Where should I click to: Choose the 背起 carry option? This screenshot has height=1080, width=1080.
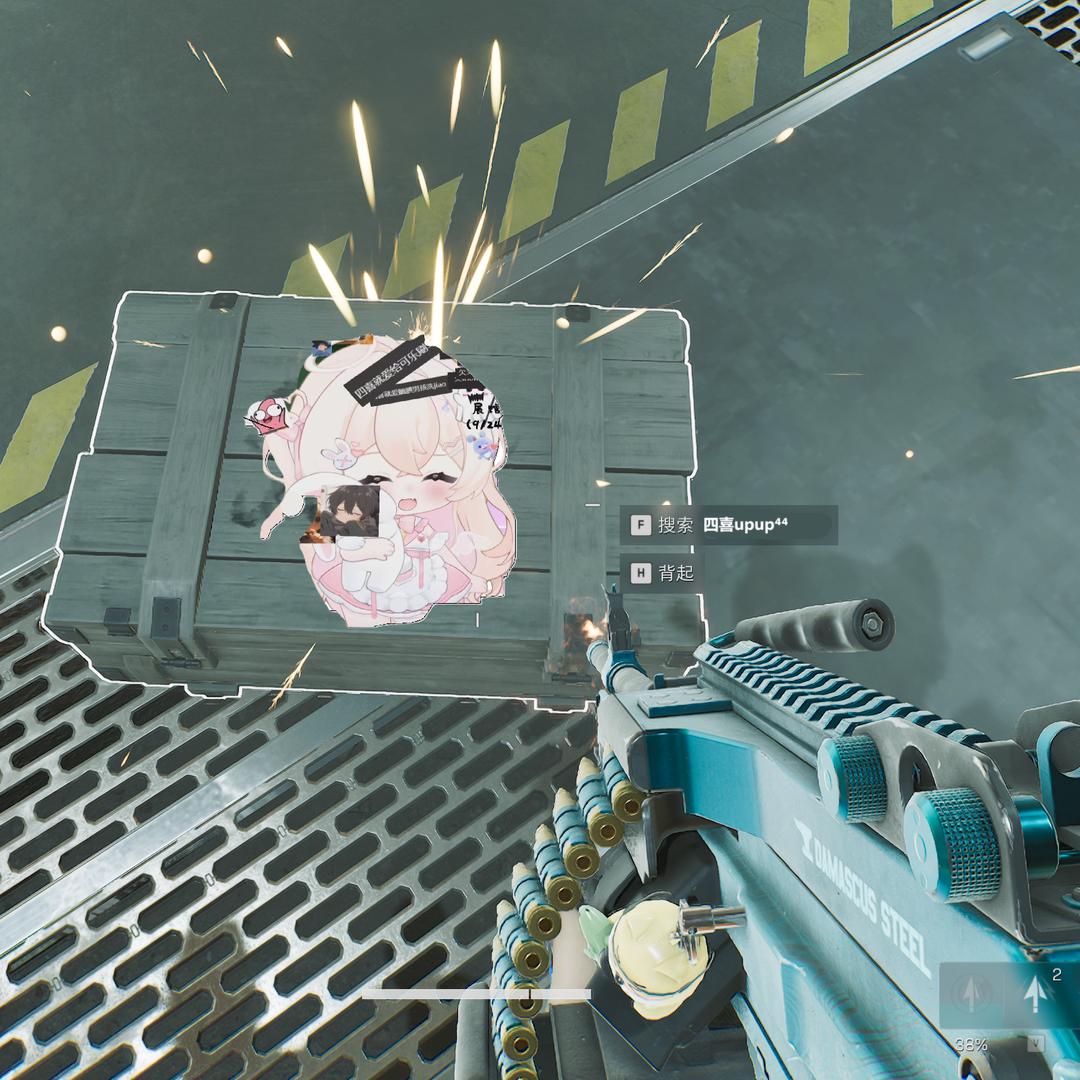(661, 574)
